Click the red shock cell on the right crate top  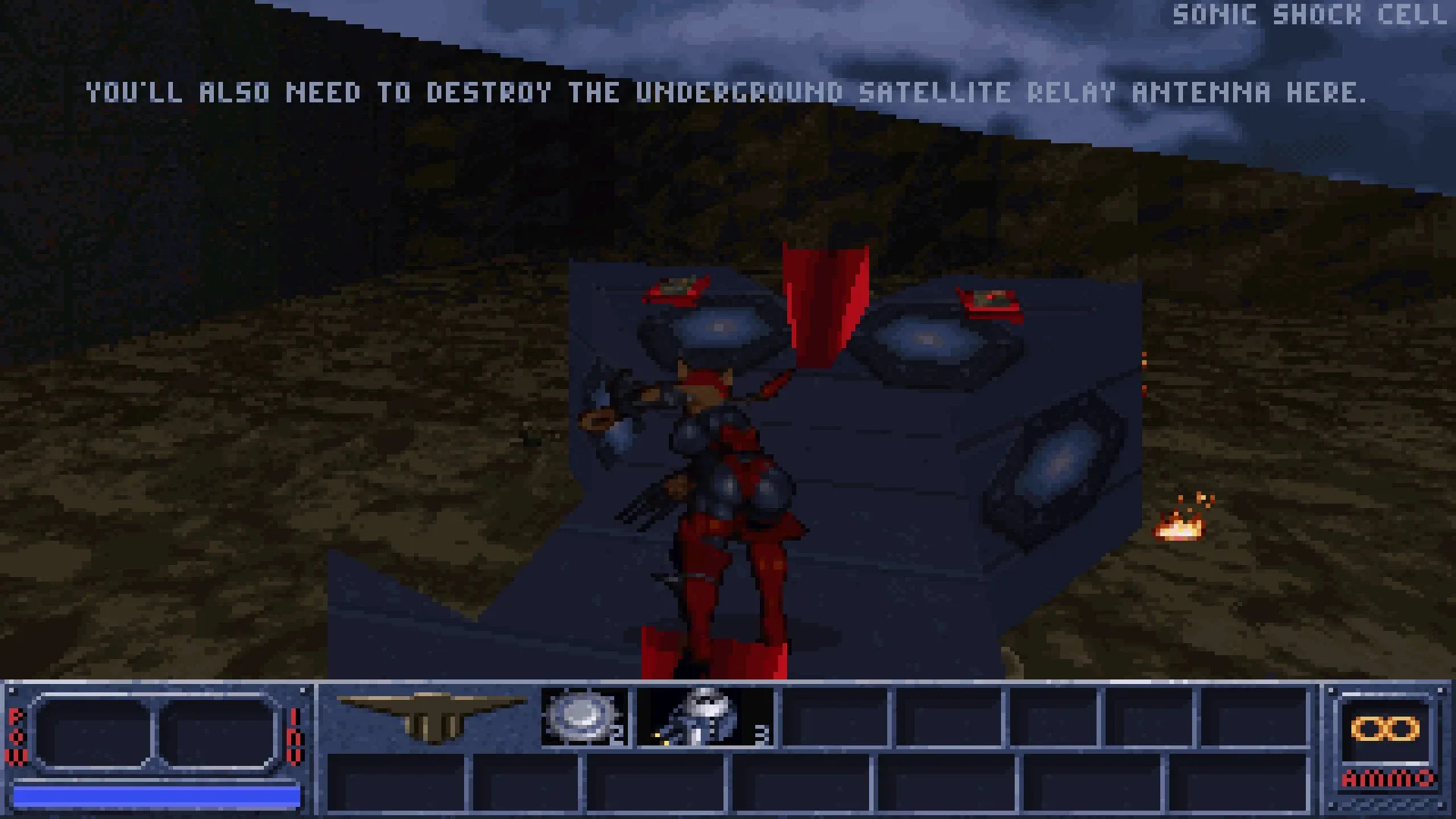pyautogui.click(x=990, y=300)
